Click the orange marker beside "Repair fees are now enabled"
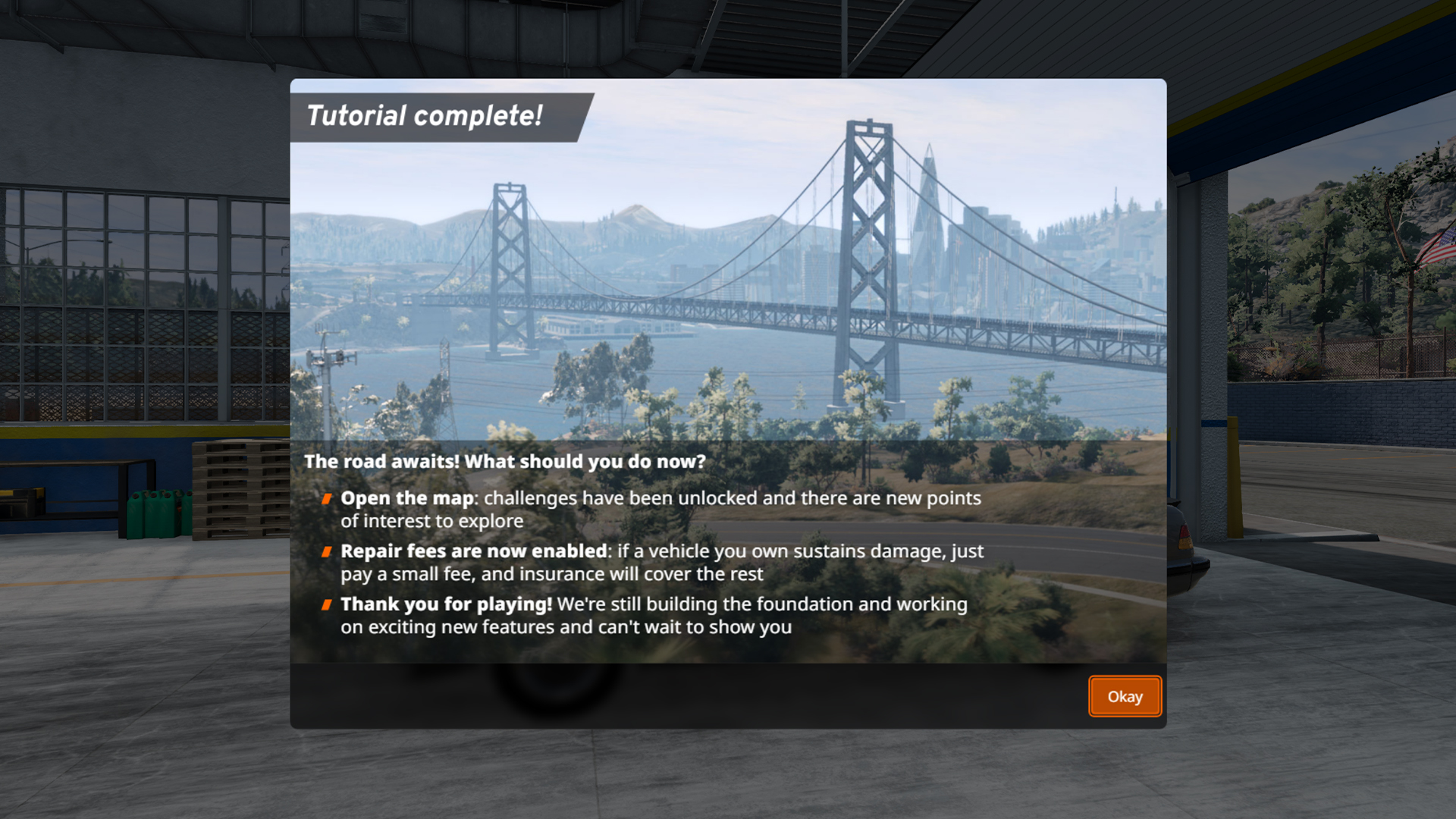 coord(328,552)
